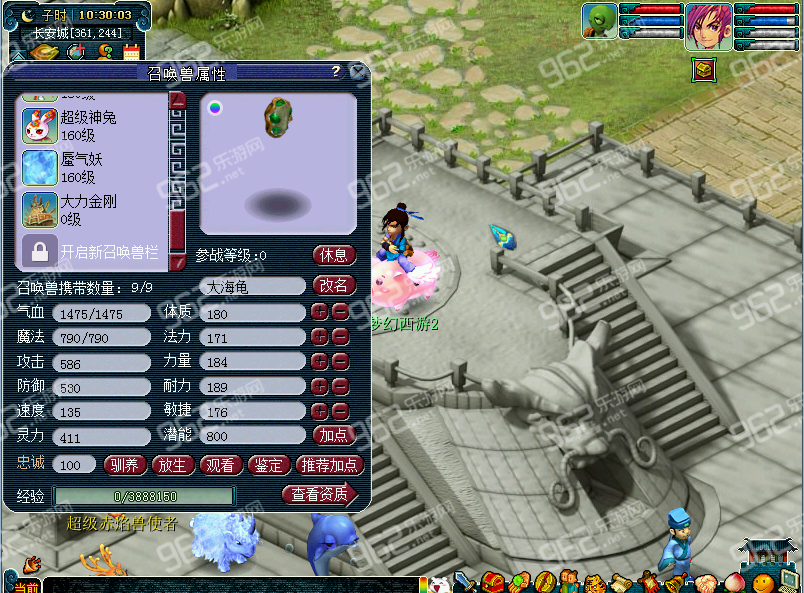Open the help question mark in panel title
The image size is (804, 593).
tap(336, 72)
